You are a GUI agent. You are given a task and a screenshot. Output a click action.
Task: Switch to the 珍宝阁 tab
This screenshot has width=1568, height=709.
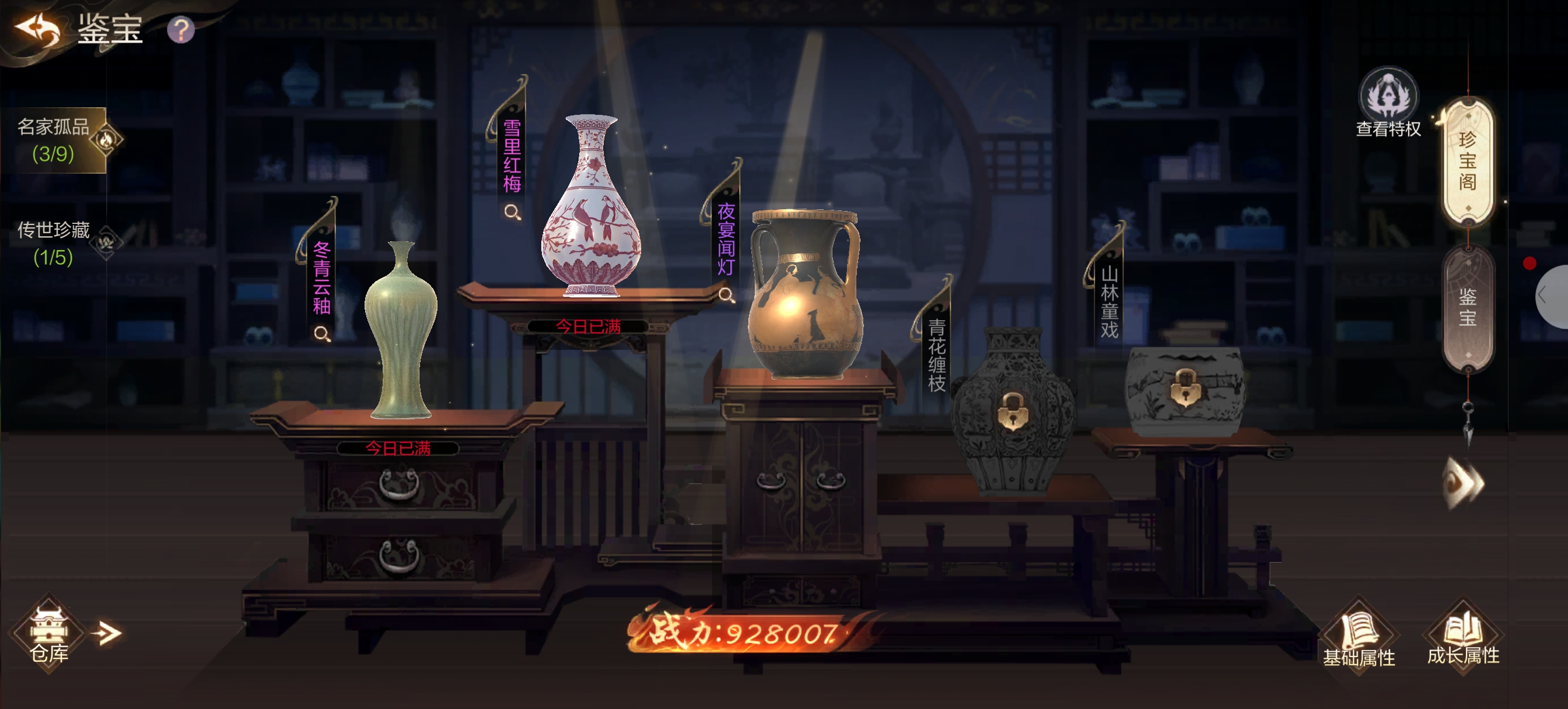1468,162
